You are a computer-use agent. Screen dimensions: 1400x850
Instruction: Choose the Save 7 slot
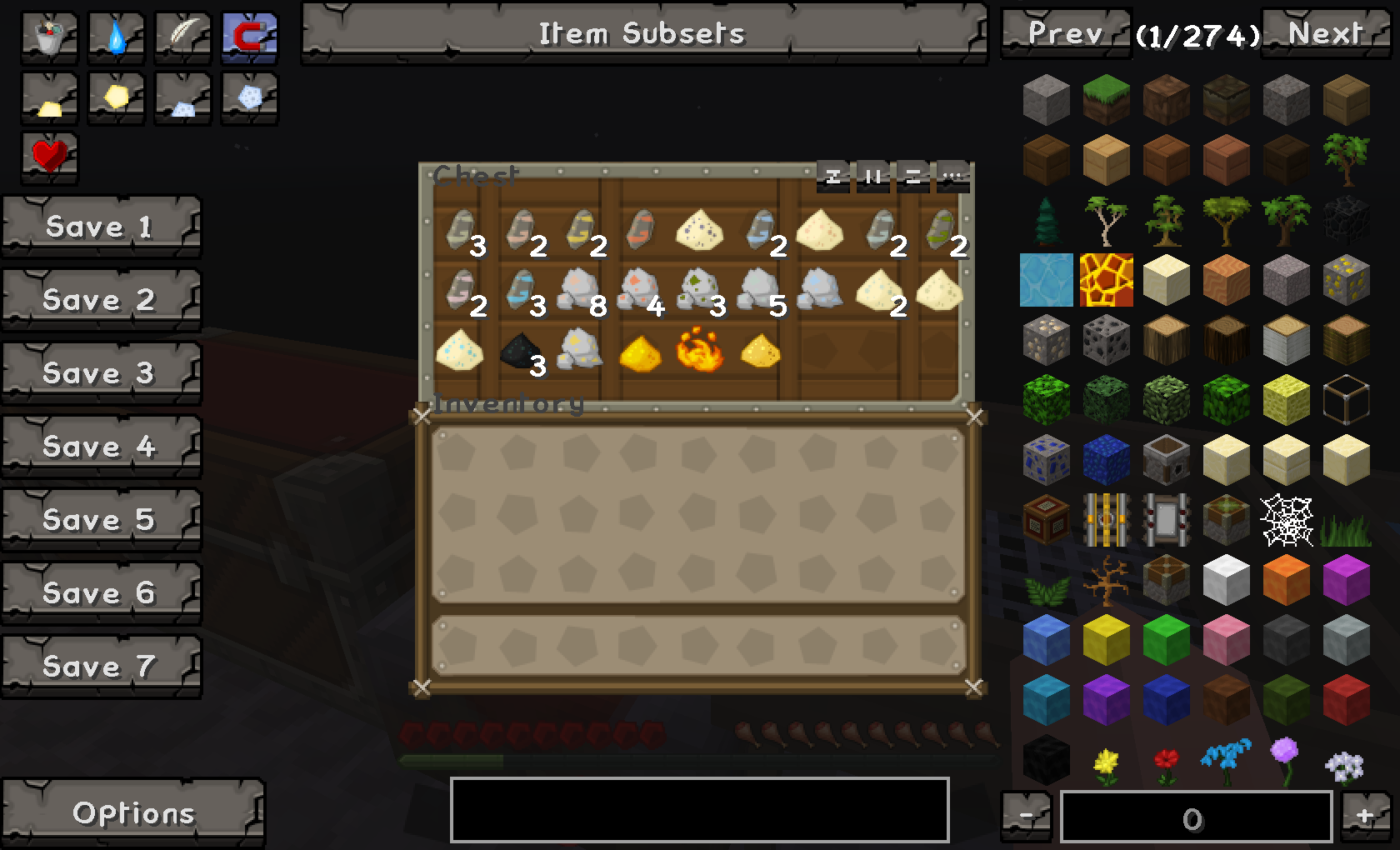101,667
